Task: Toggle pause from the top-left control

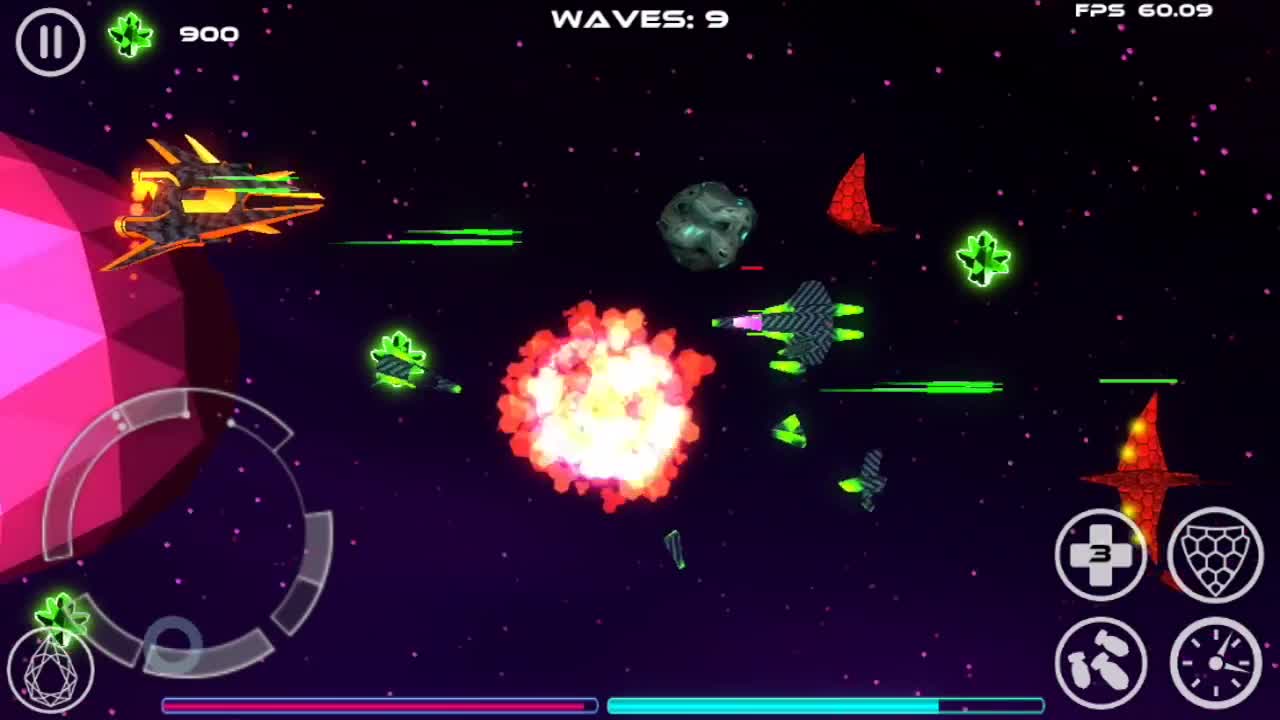Action: 48,42
